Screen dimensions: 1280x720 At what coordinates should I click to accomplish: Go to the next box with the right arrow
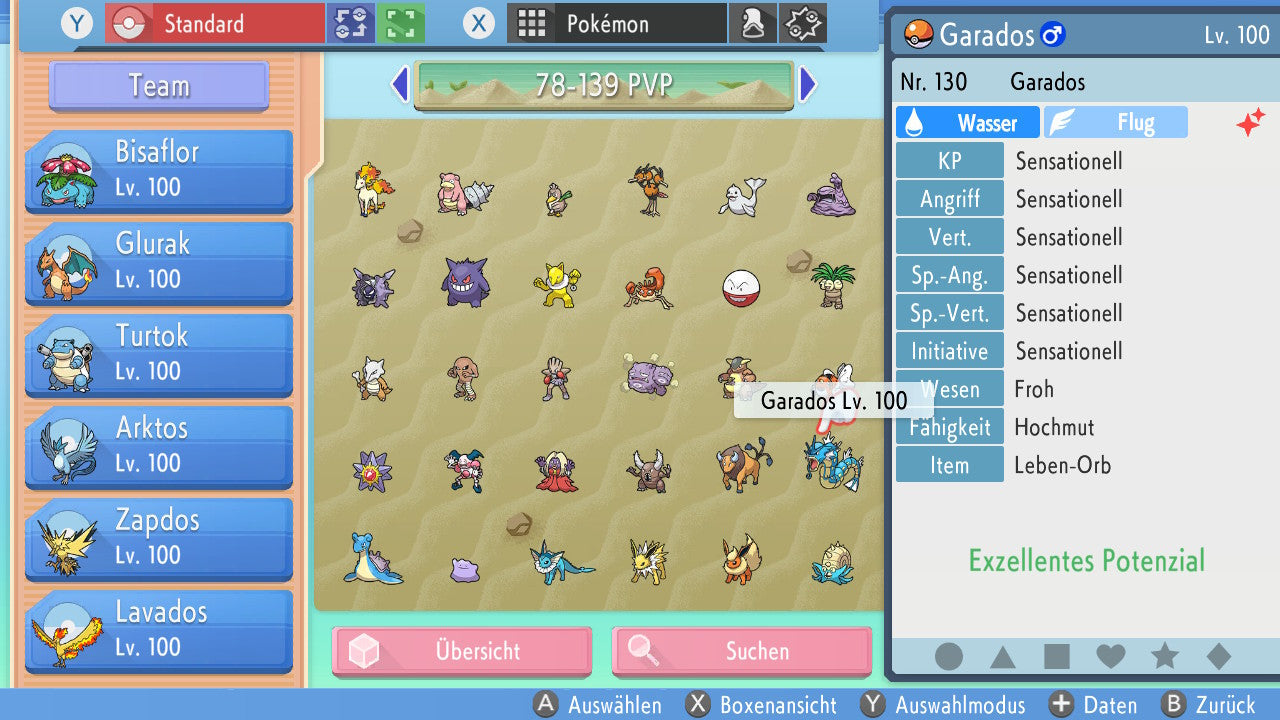point(806,87)
